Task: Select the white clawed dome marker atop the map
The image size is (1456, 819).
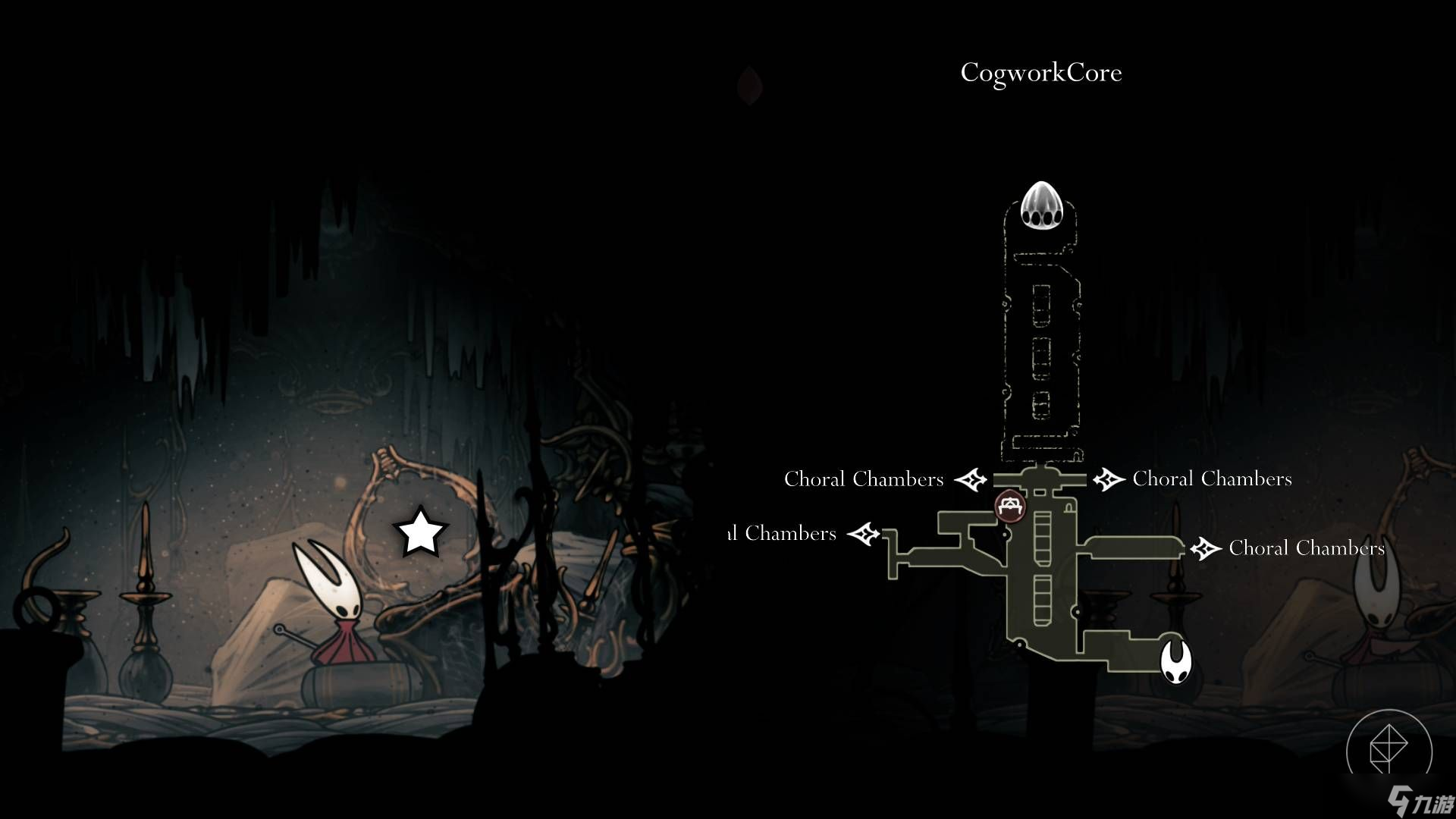Action: point(1040,206)
